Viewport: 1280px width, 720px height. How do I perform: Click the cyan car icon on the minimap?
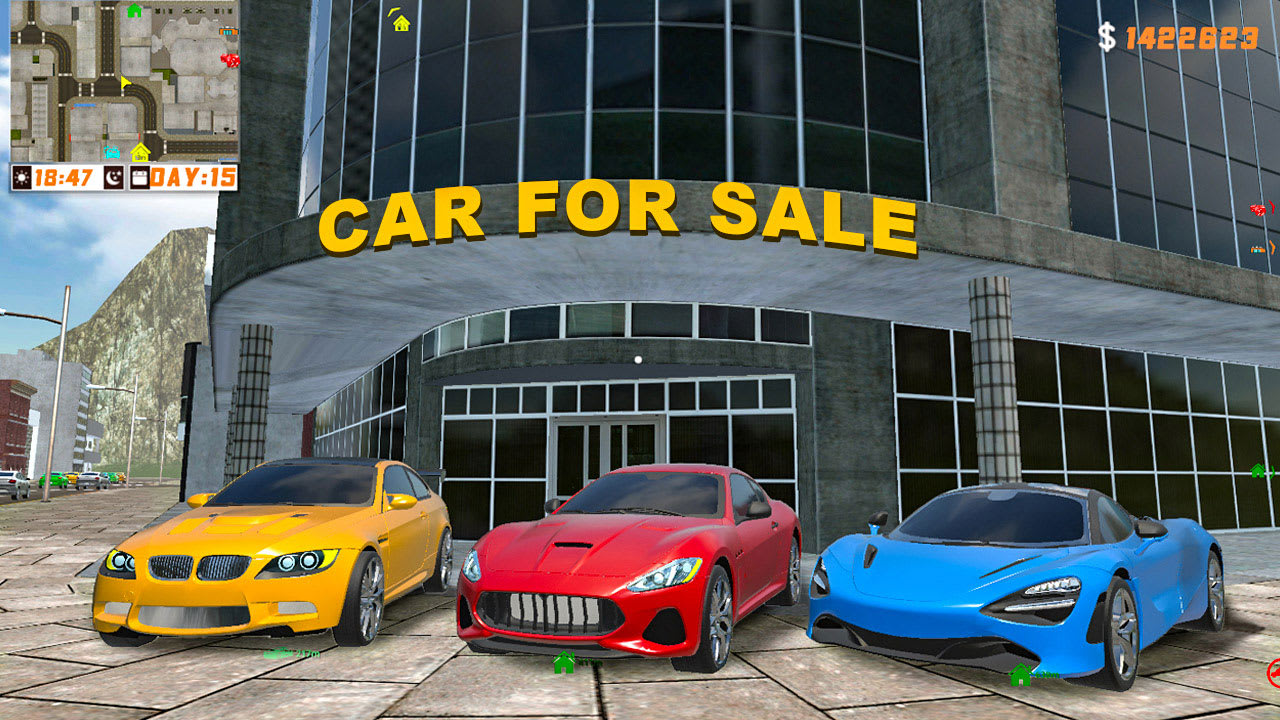coord(112,152)
